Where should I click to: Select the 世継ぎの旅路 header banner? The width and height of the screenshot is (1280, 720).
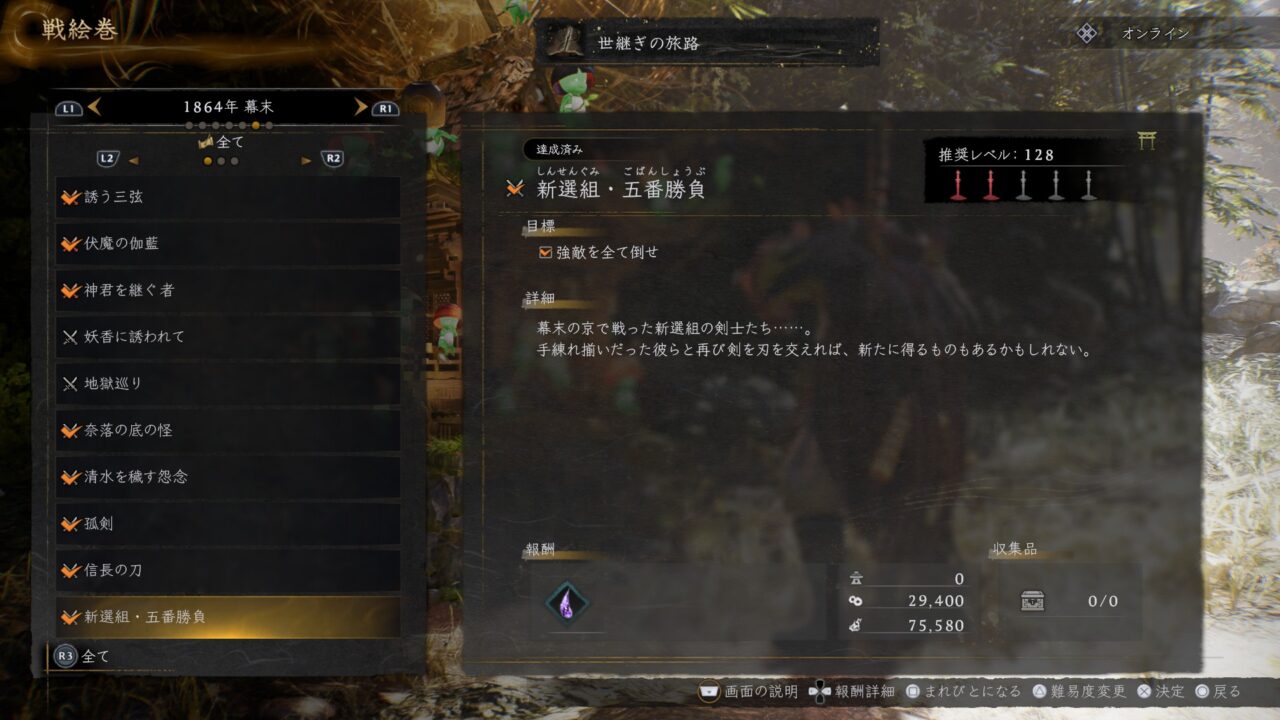tap(706, 43)
